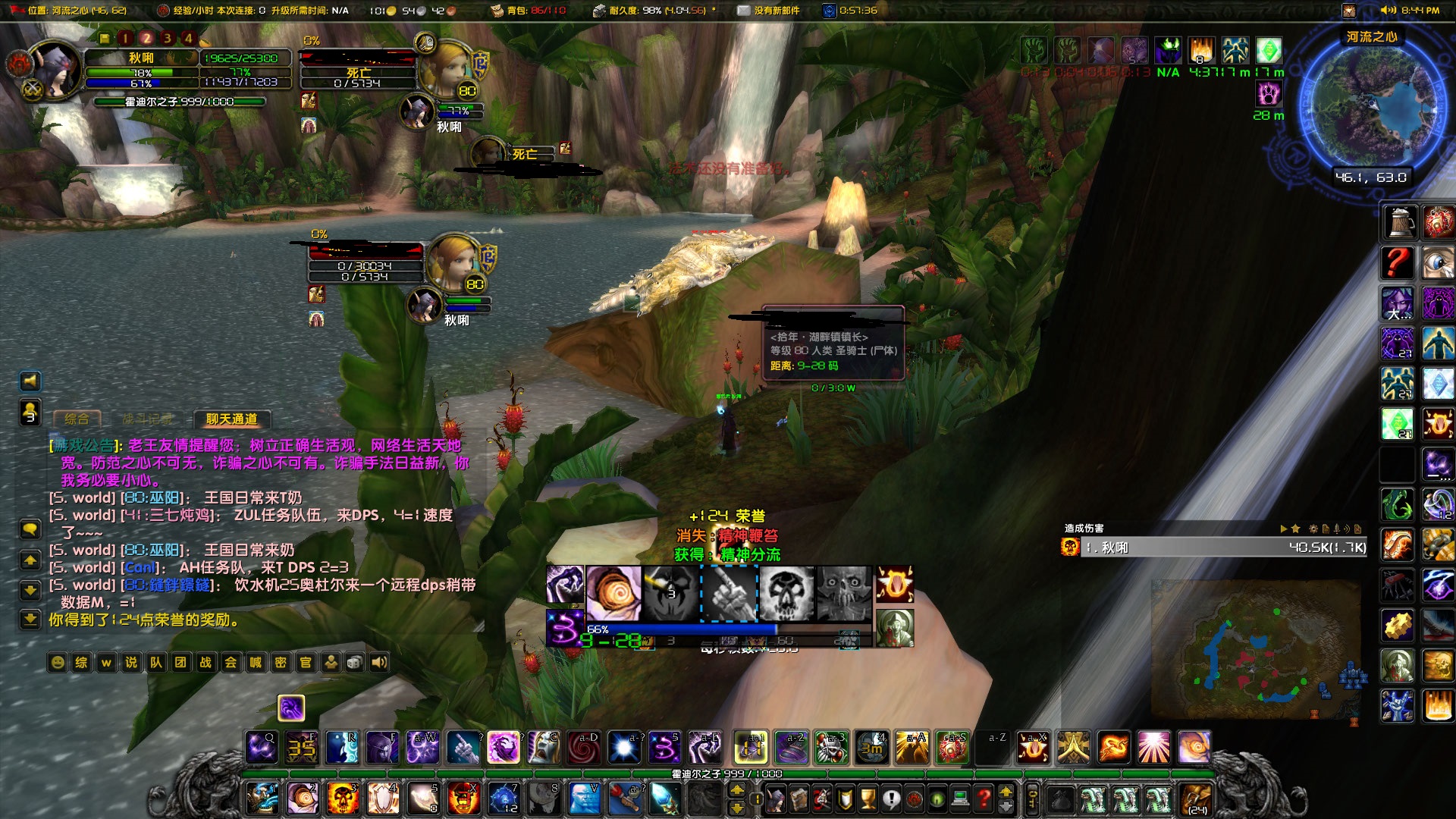The height and width of the screenshot is (819, 1456).
Task: Click the 喊 yell chat icon
Action: click(x=256, y=662)
